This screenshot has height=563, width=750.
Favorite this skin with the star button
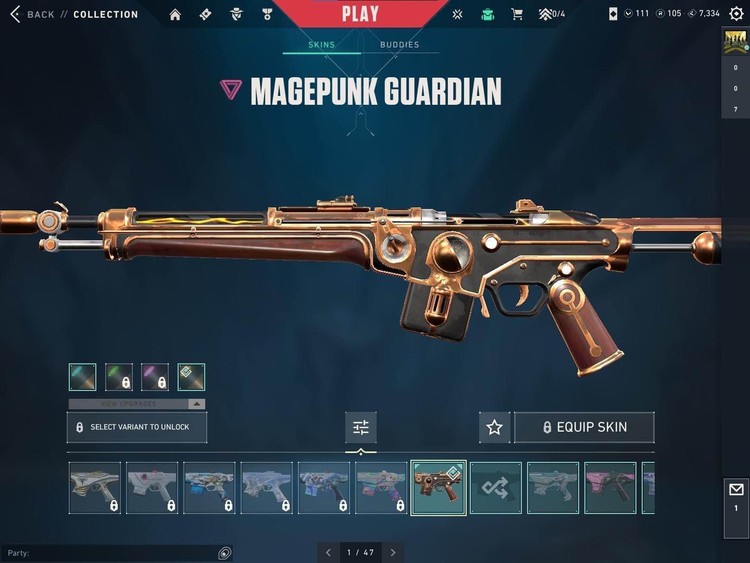[494, 427]
